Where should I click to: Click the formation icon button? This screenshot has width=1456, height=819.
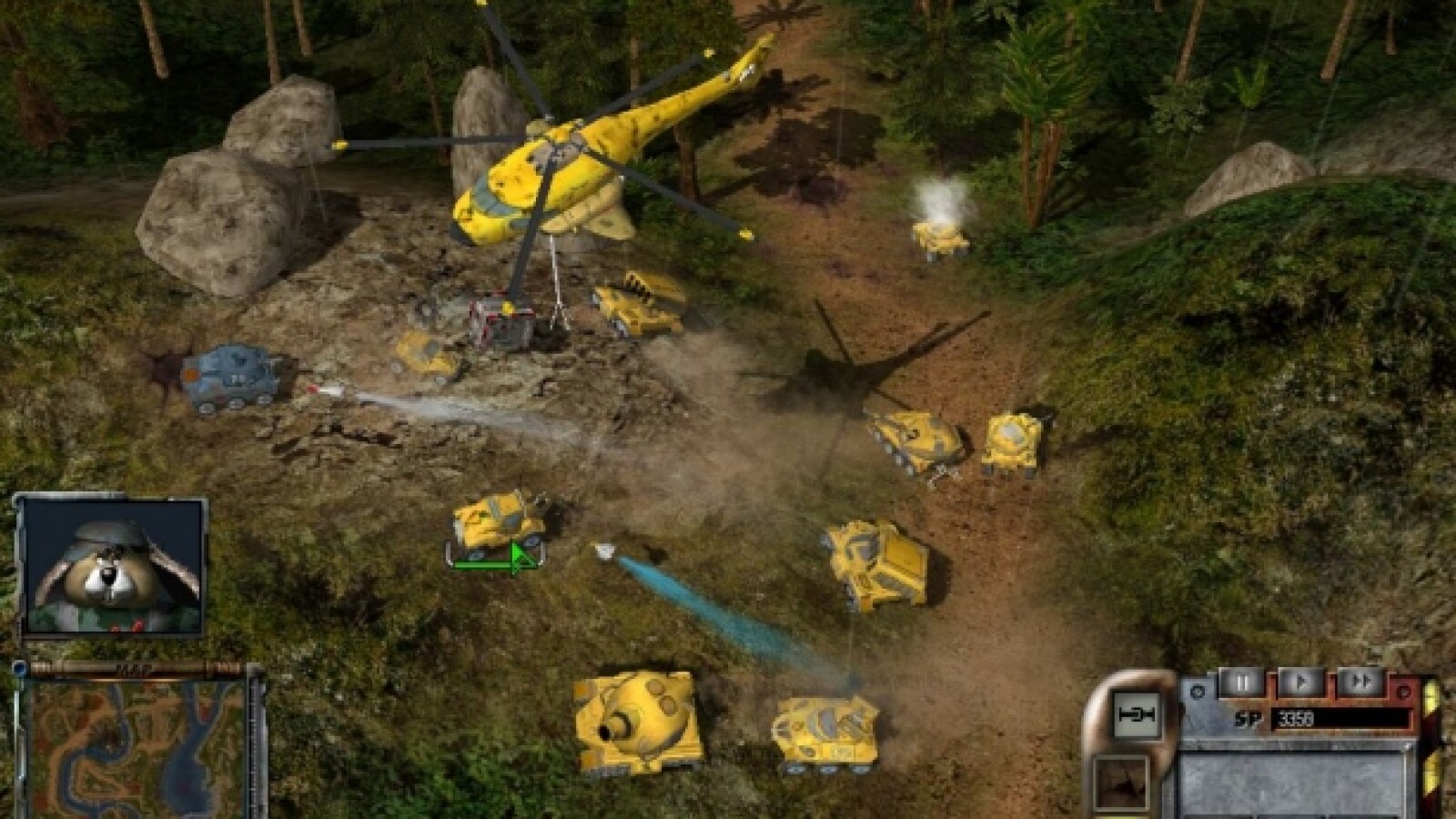1135,716
